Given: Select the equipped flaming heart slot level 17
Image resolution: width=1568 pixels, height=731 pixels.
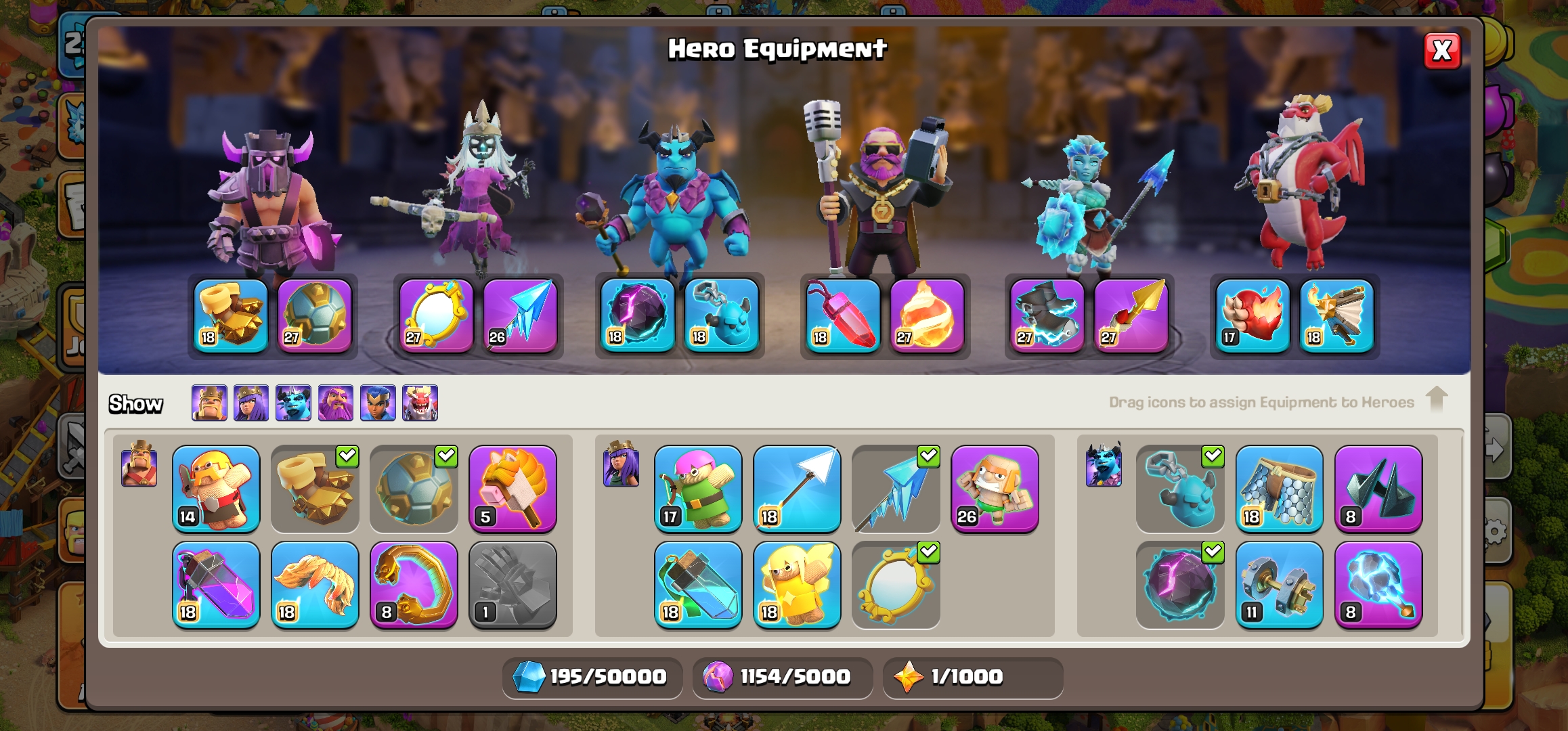Looking at the screenshot, I should tap(1253, 315).
